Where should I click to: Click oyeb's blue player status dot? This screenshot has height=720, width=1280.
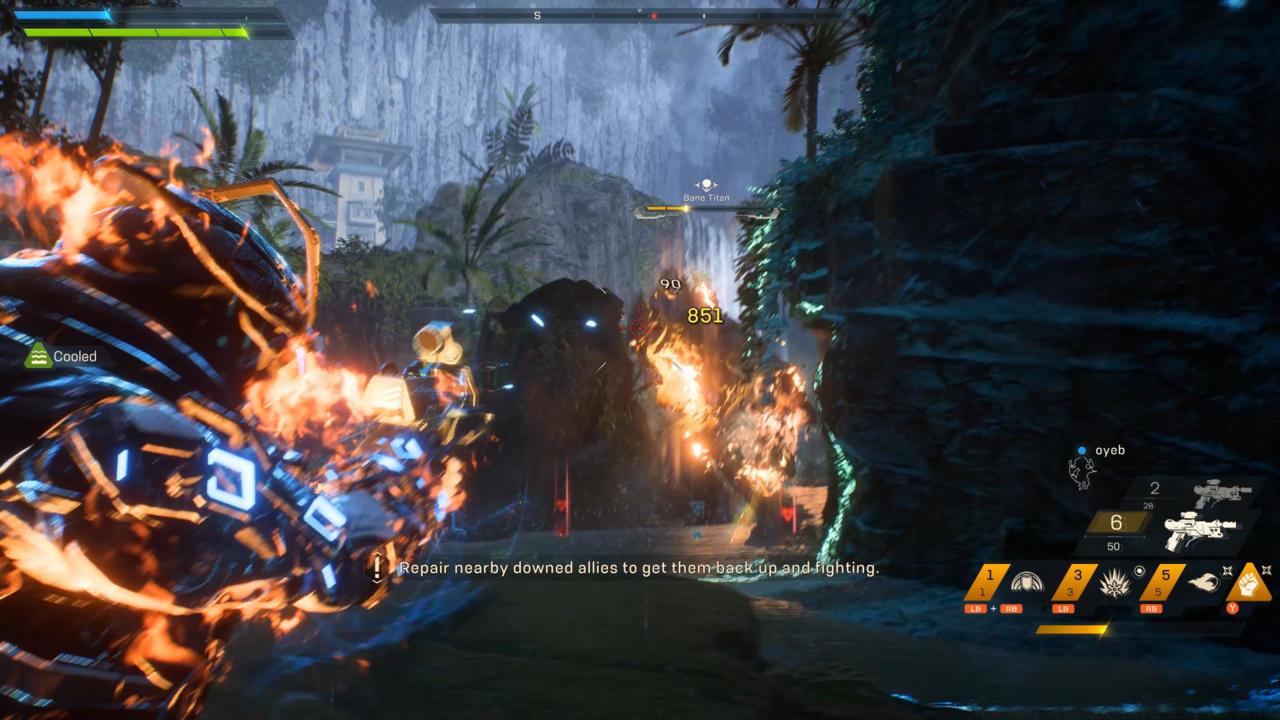point(1081,451)
